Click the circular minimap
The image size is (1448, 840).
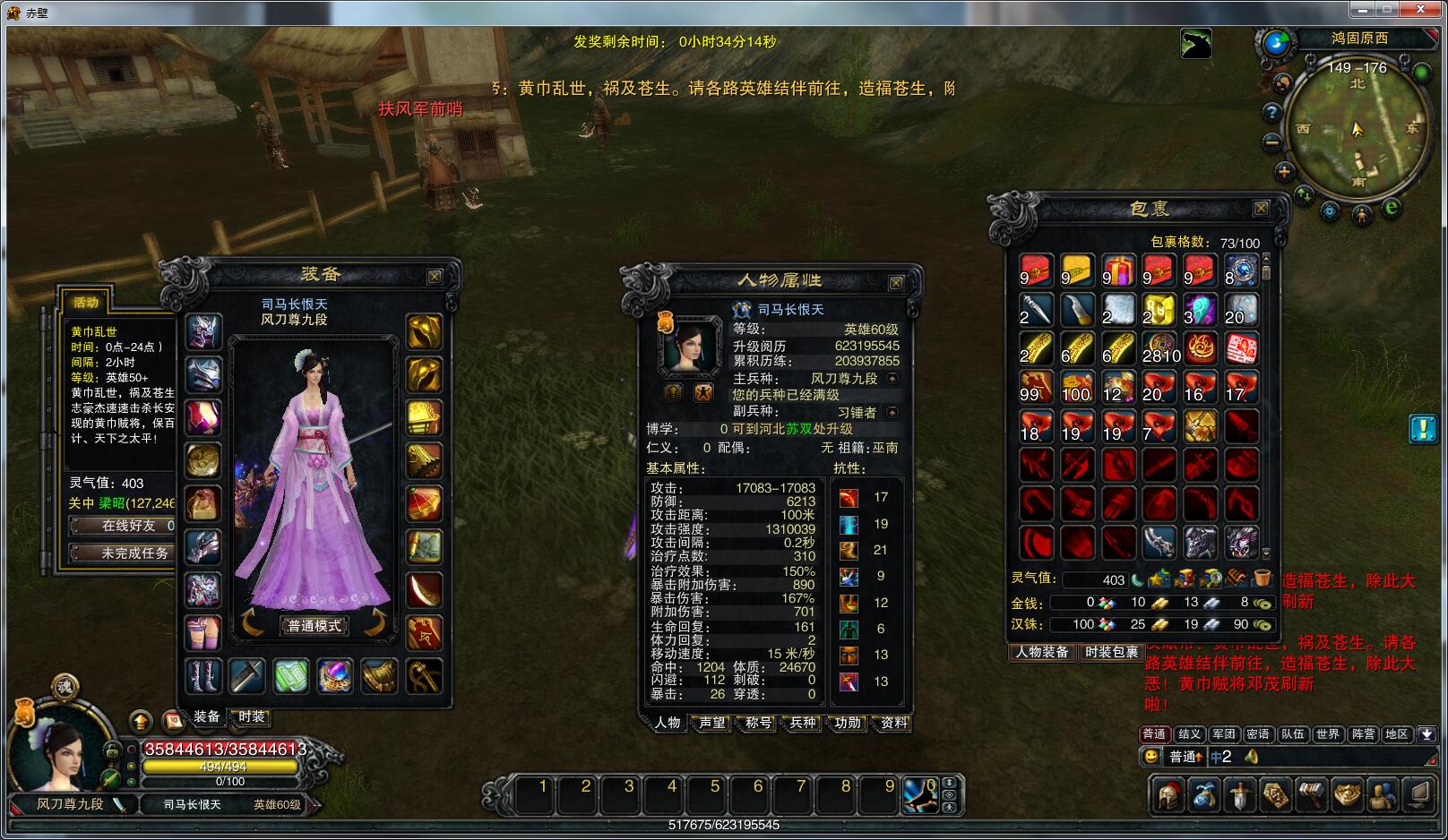[x=1357, y=128]
